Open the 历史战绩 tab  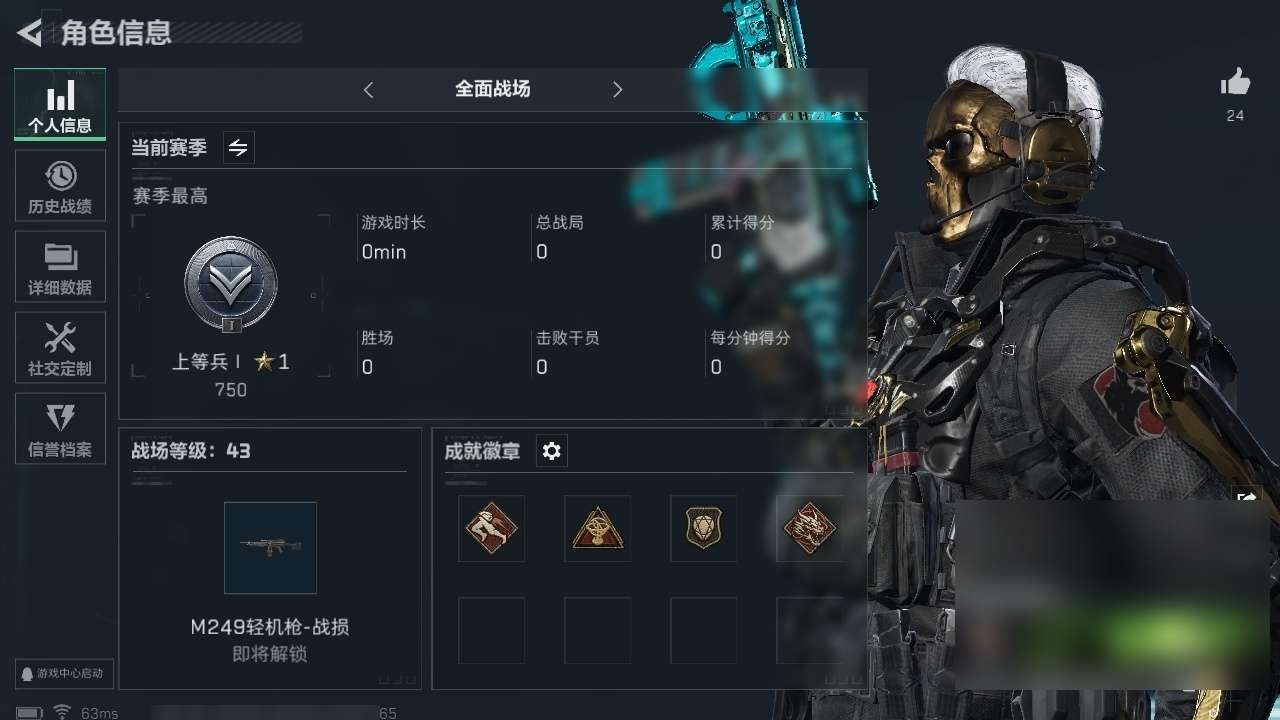point(60,186)
